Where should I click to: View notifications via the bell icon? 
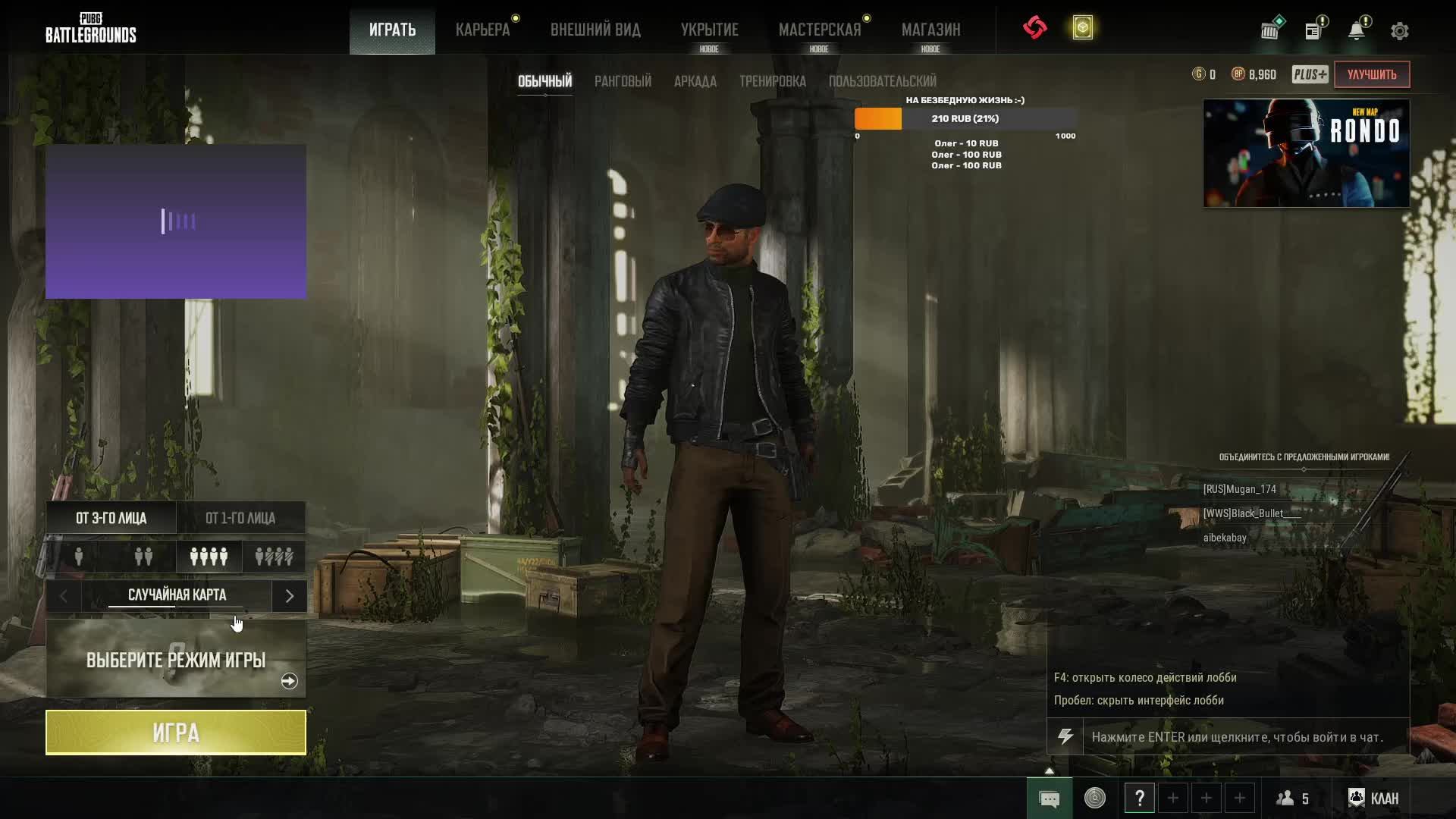point(1356,31)
